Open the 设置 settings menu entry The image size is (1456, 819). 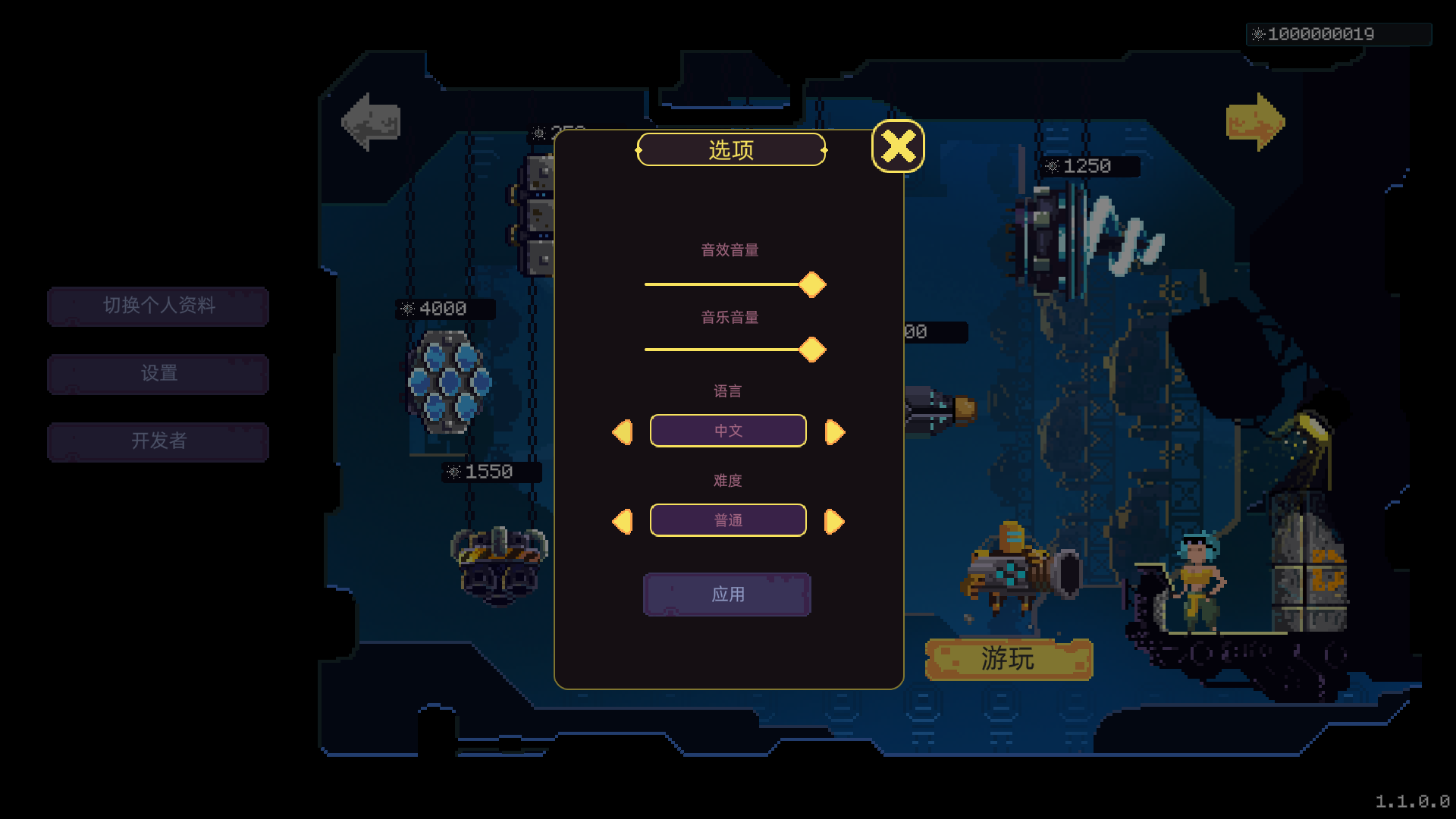158,373
